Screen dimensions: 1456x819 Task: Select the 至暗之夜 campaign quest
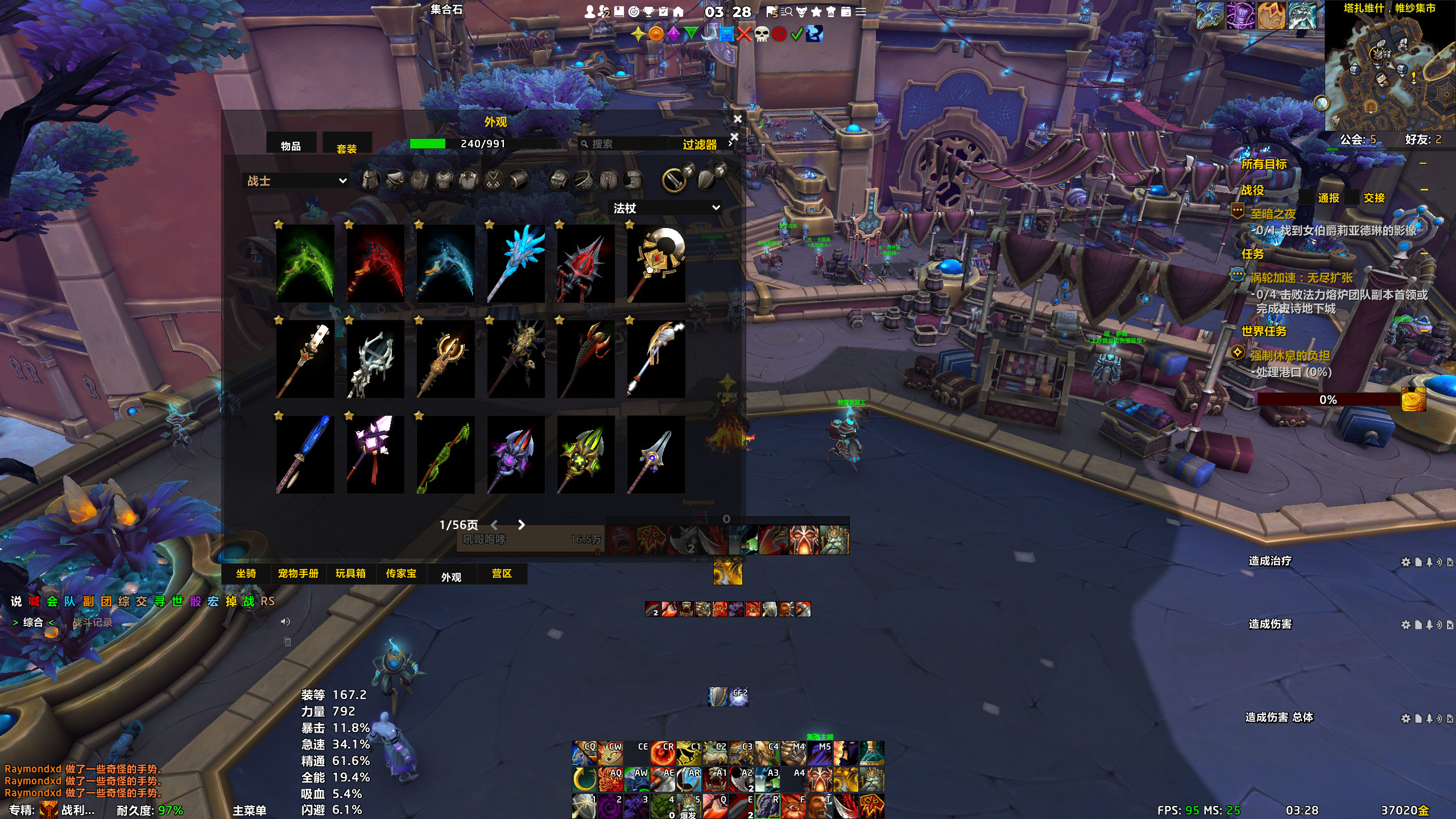coord(1273,214)
